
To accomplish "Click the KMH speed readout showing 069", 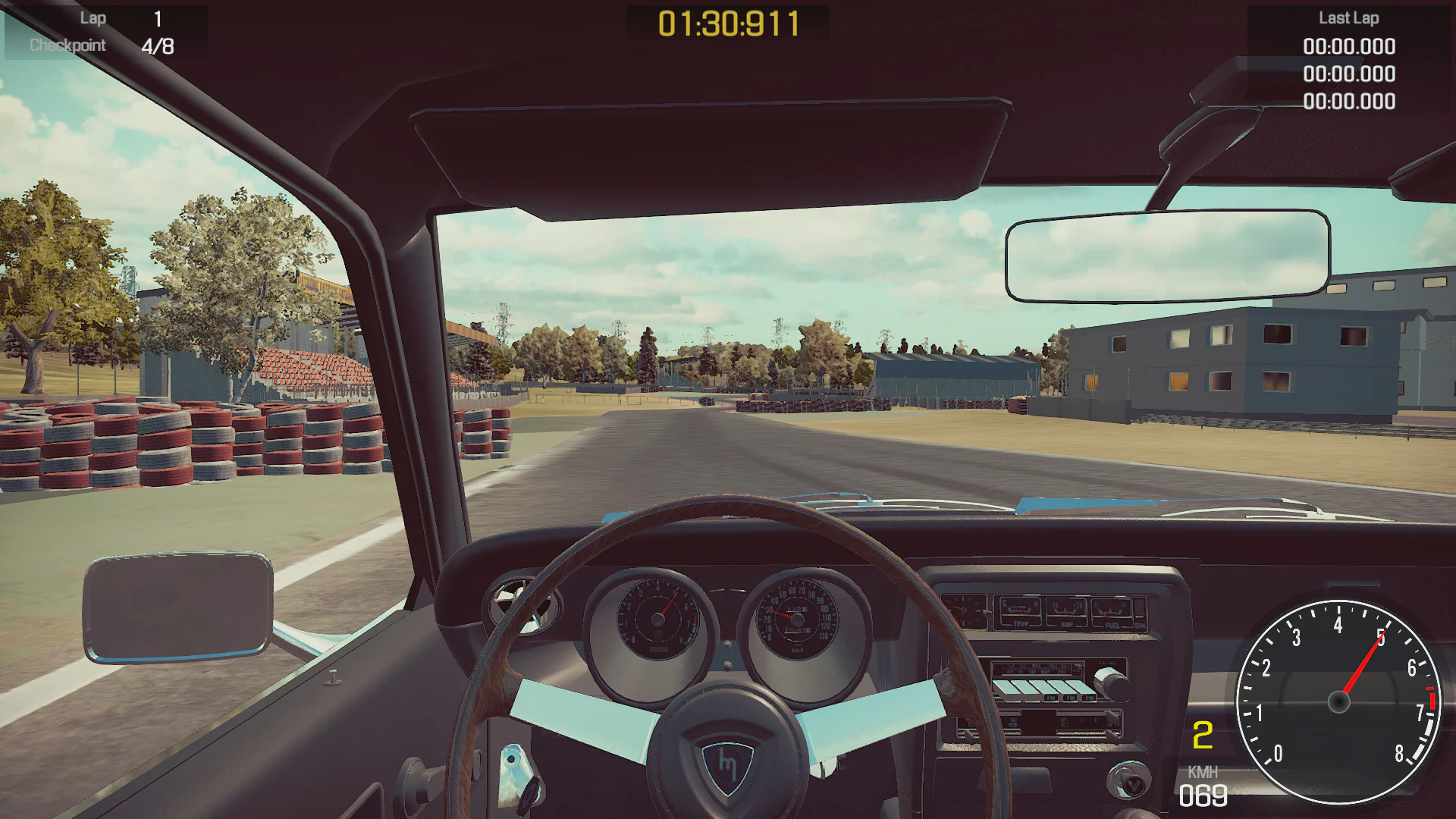I will coord(1205,794).
